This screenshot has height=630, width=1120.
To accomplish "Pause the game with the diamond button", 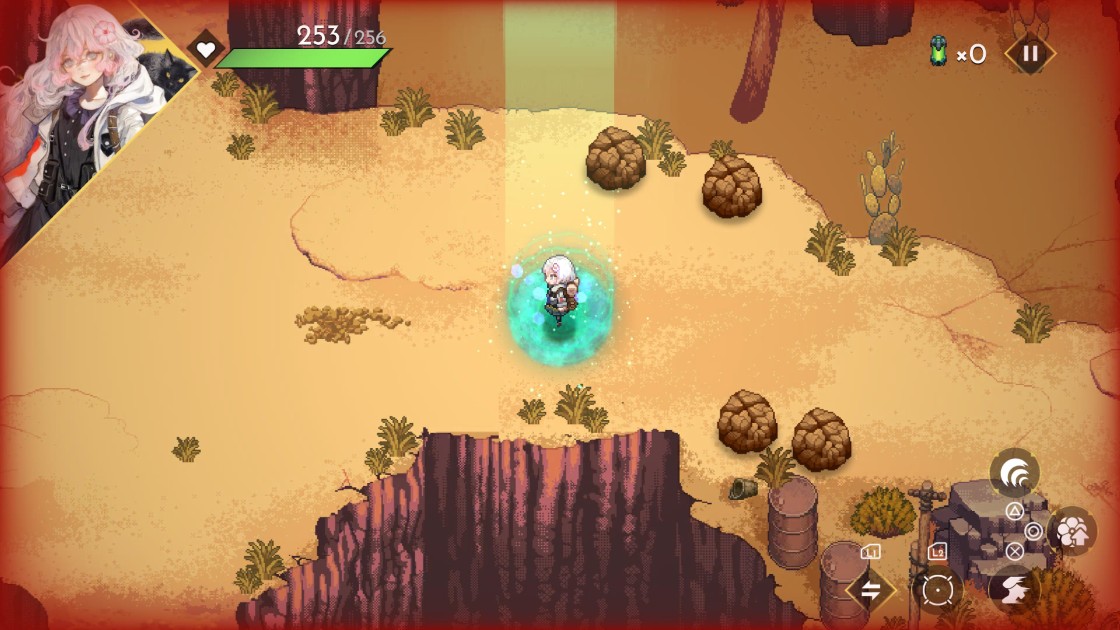I will tap(1029, 54).
